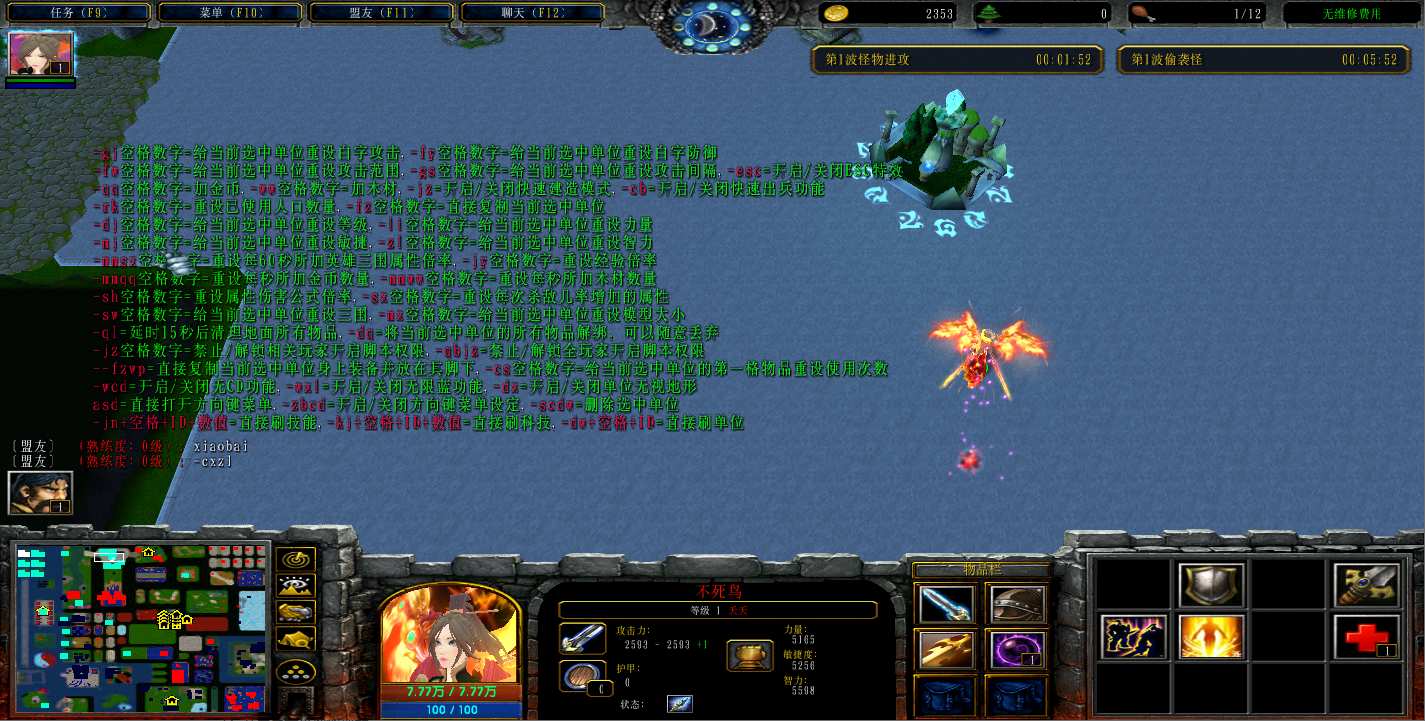1425x721 pixels.
Task: Click on the minimap
Action: coord(140,625)
